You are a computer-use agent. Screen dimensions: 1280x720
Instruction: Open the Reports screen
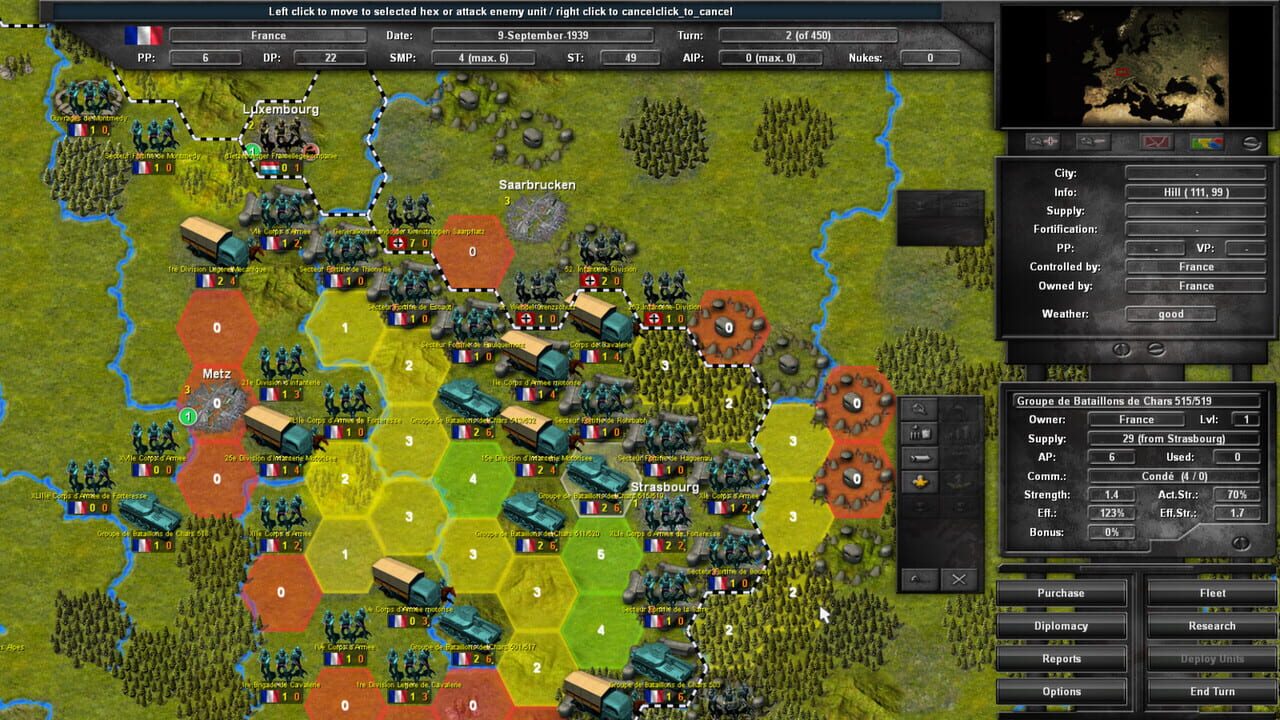[x=1062, y=658]
